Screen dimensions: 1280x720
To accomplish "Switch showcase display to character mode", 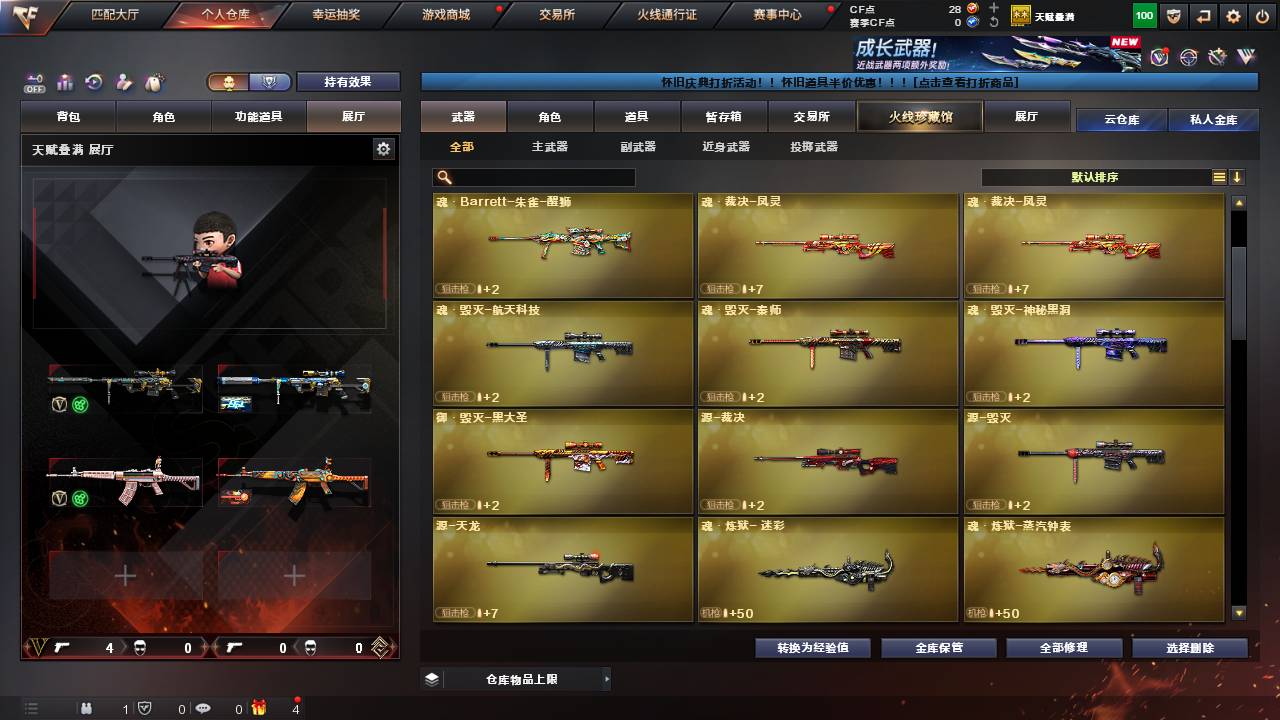I will coord(227,82).
